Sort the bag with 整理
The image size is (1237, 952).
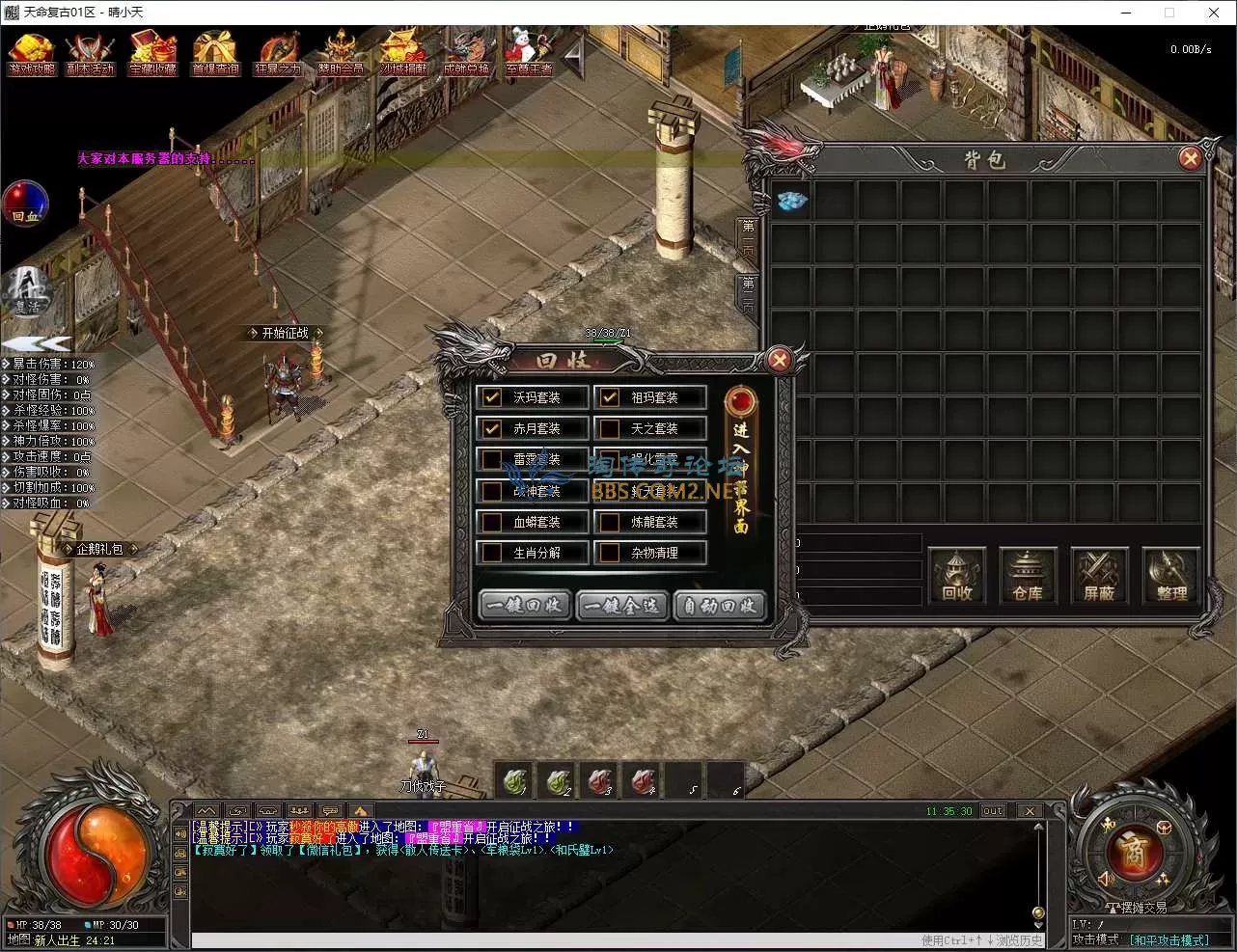tap(1170, 576)
